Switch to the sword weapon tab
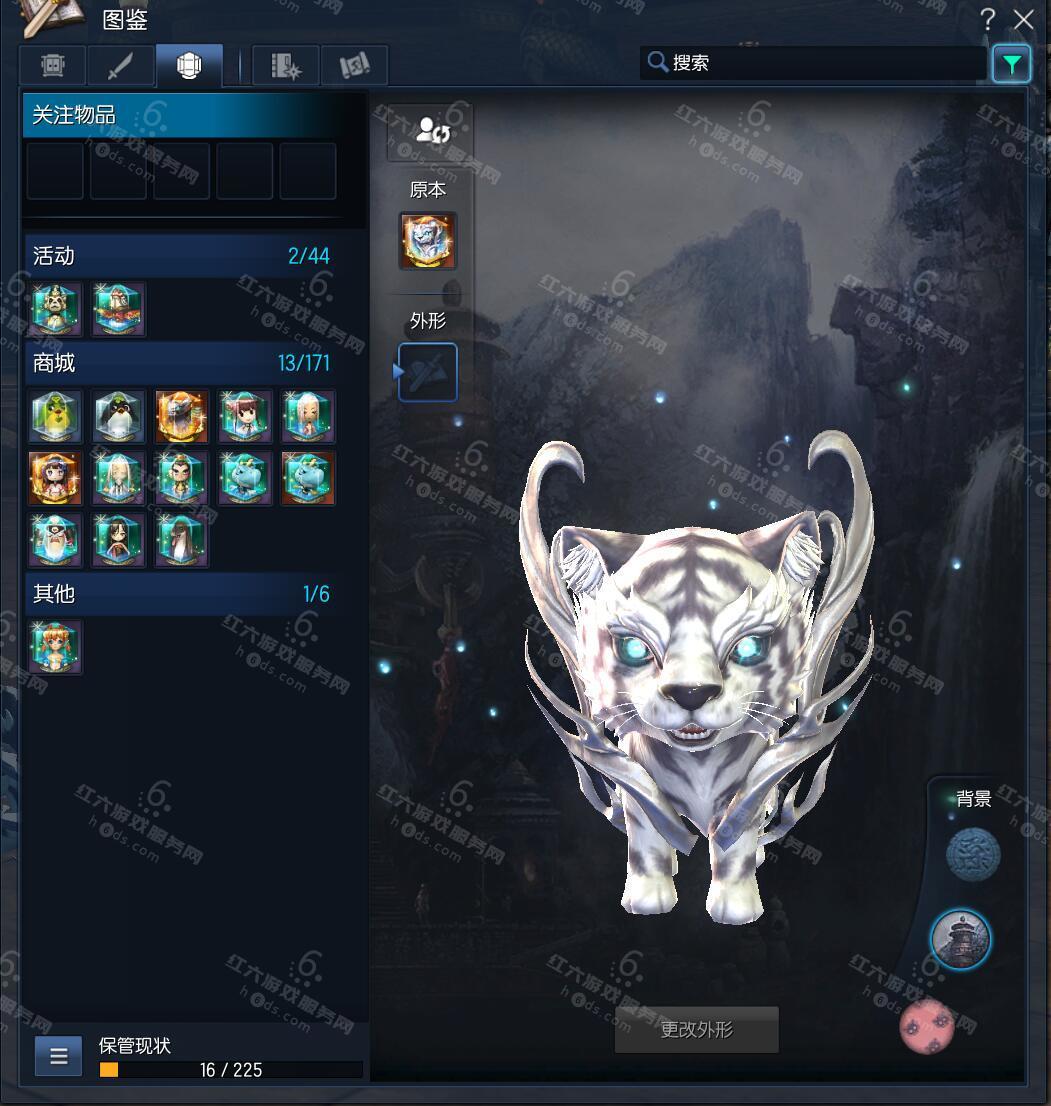 click(121, 66)
